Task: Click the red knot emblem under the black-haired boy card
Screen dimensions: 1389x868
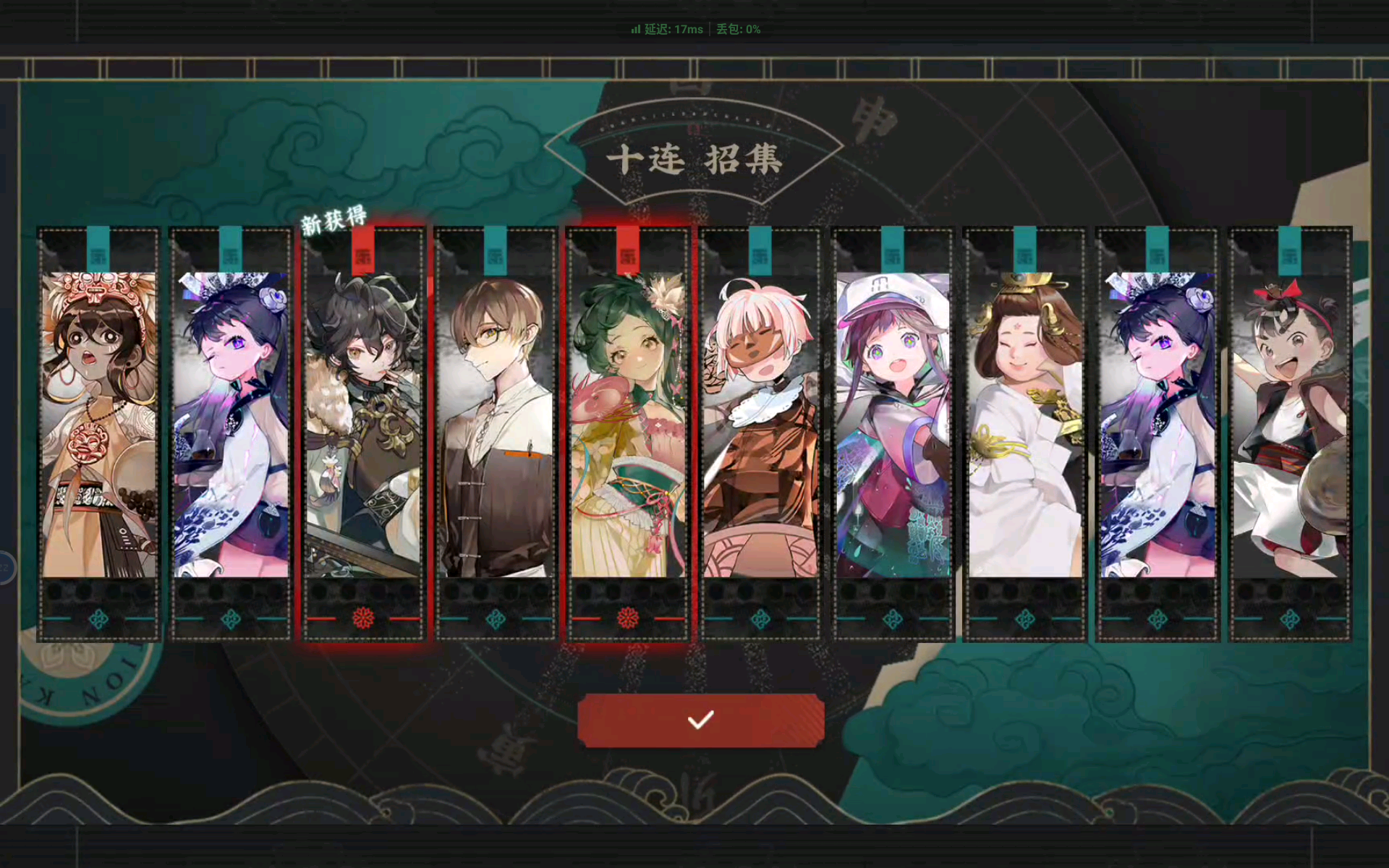Action: (x=364, y=618)
